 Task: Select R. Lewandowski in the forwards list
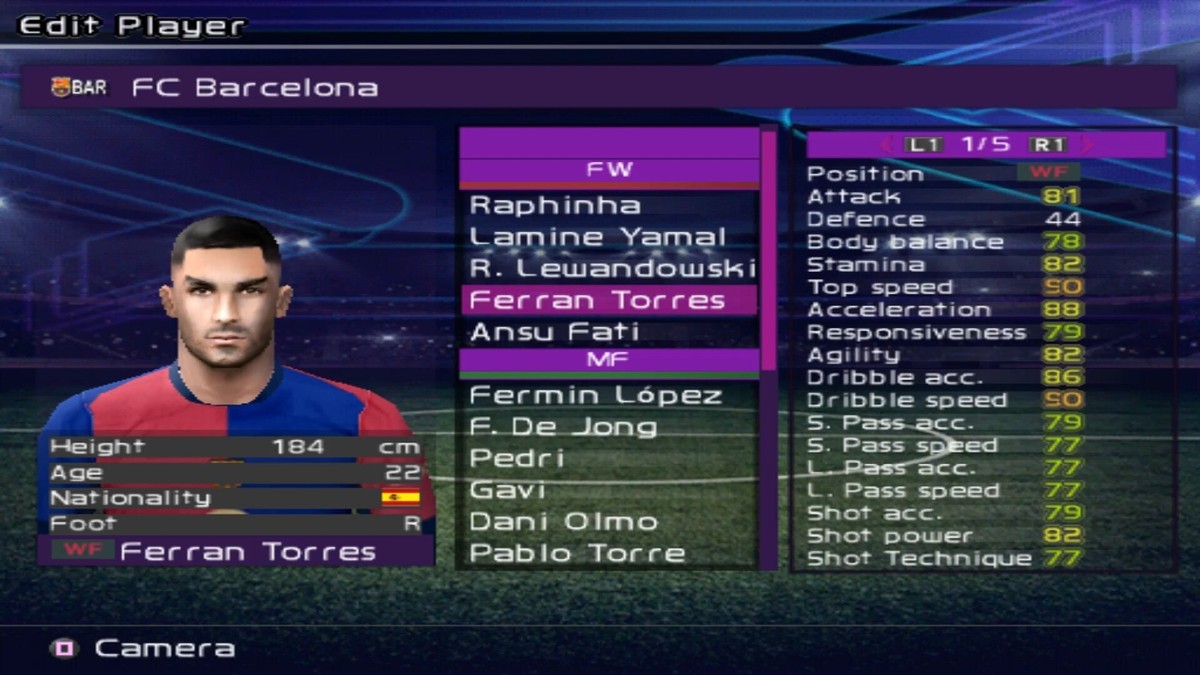pyautogui.click(x=612, y=269)
